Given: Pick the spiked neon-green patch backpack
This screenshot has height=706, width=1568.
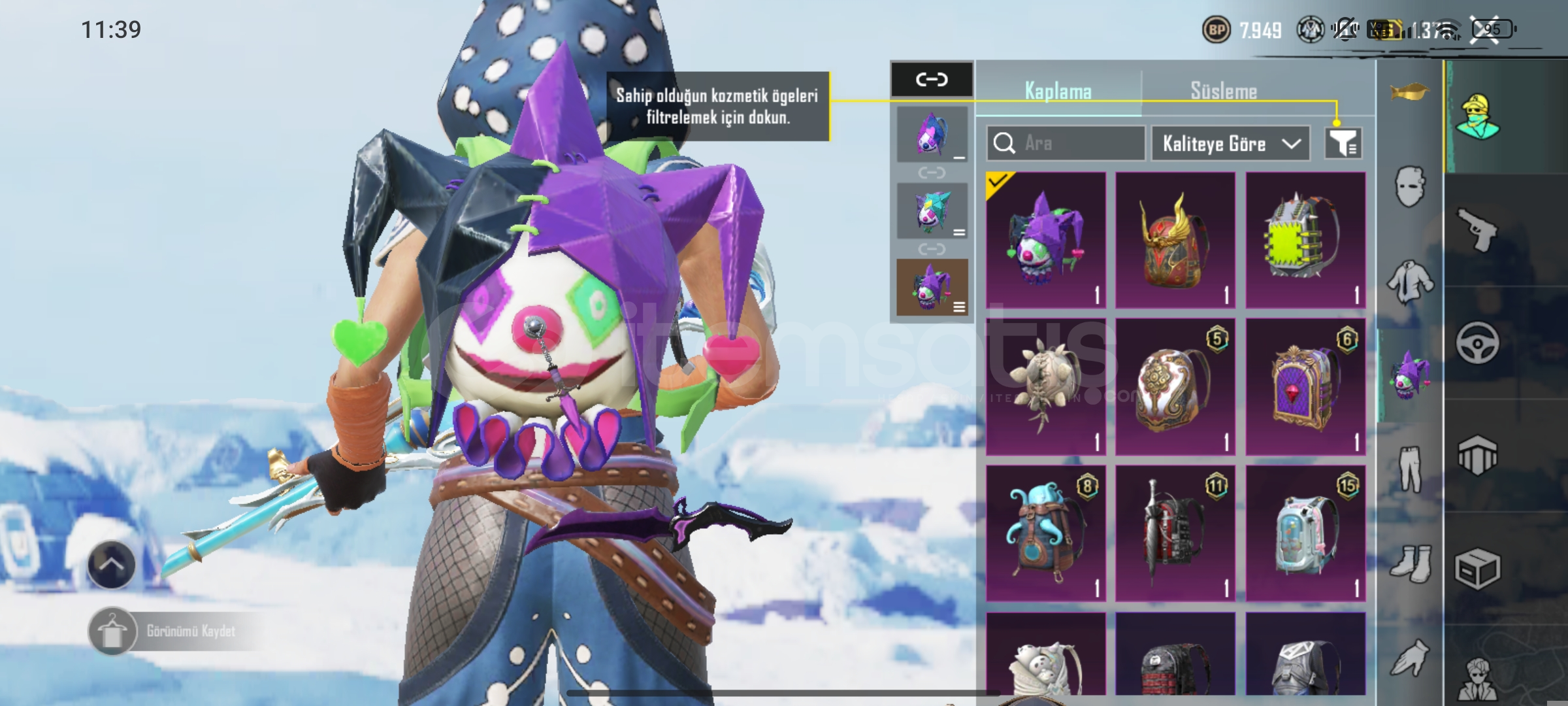Looking at the screenshot, I should [1305, 240].
